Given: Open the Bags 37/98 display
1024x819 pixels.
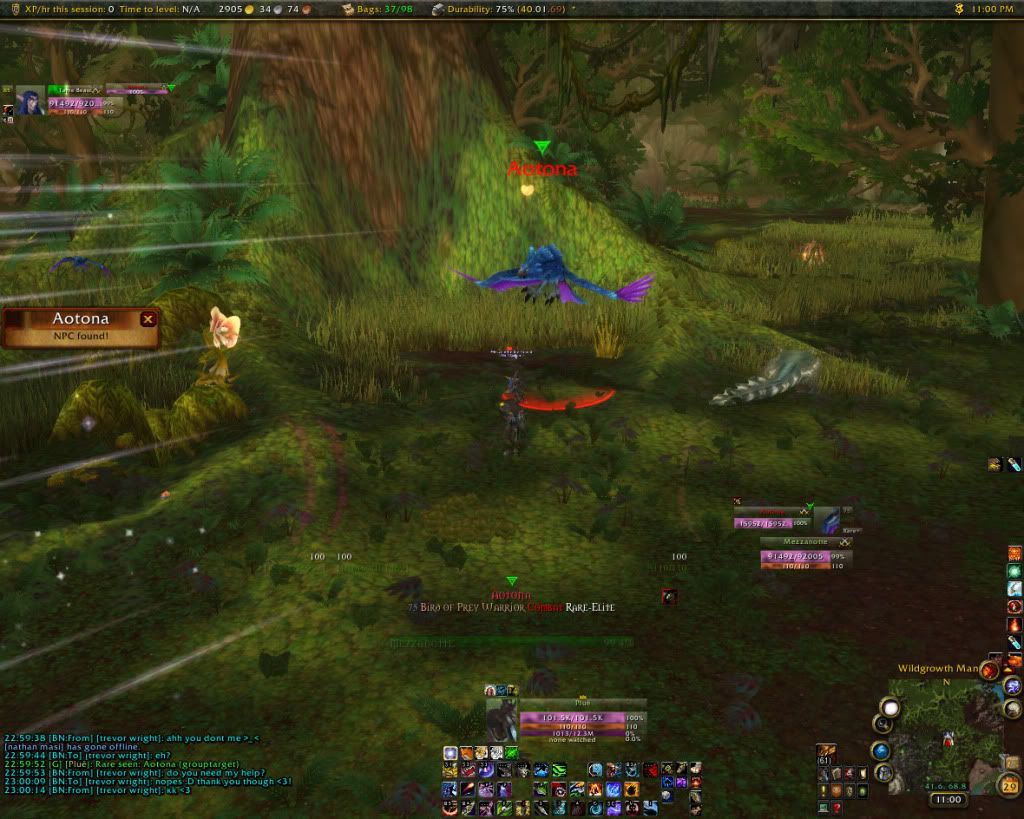Looking at the screenshot, I should click(x=384, y=8).
